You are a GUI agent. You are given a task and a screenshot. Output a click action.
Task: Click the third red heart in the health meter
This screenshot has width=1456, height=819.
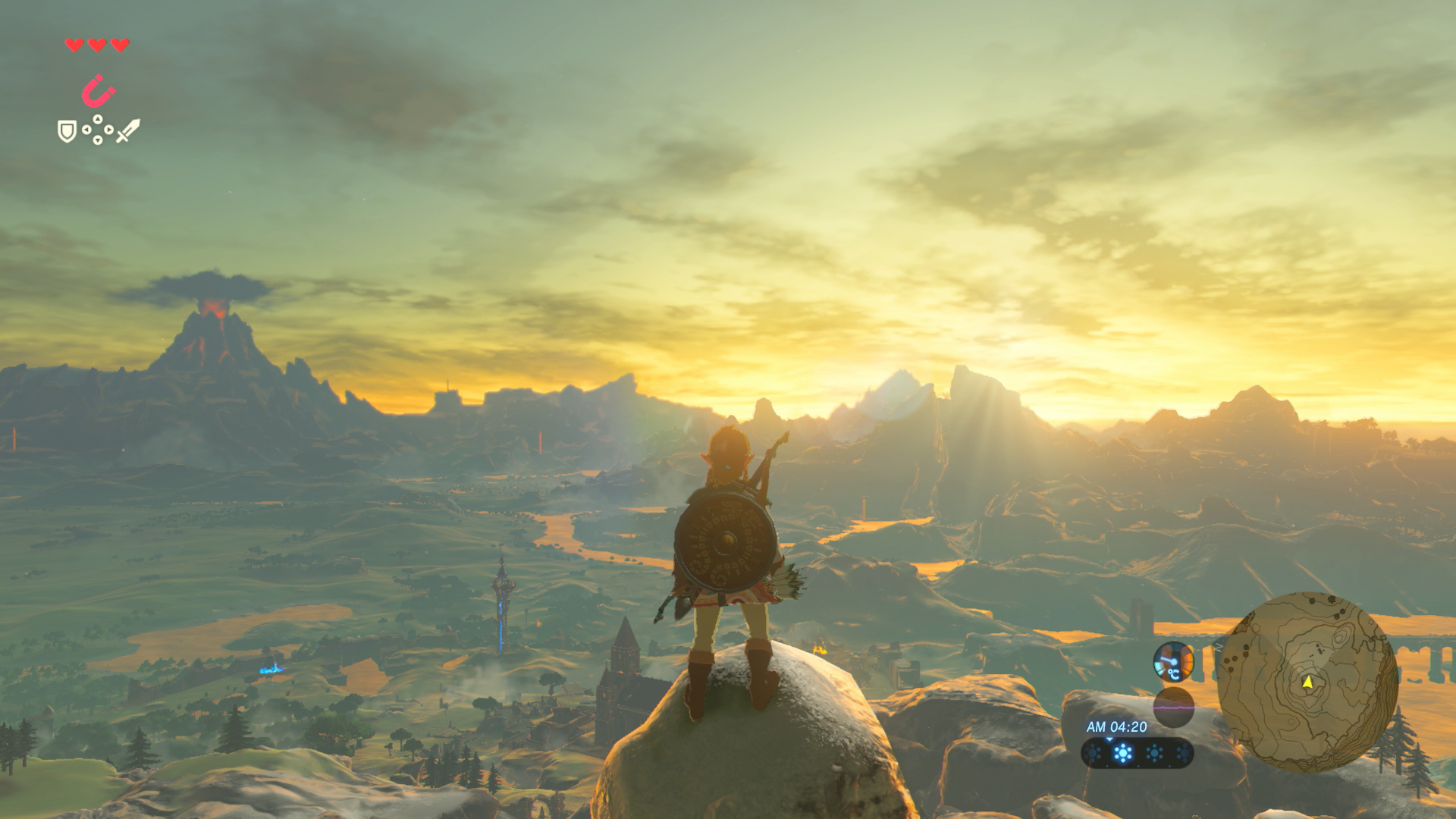point(119,45)
